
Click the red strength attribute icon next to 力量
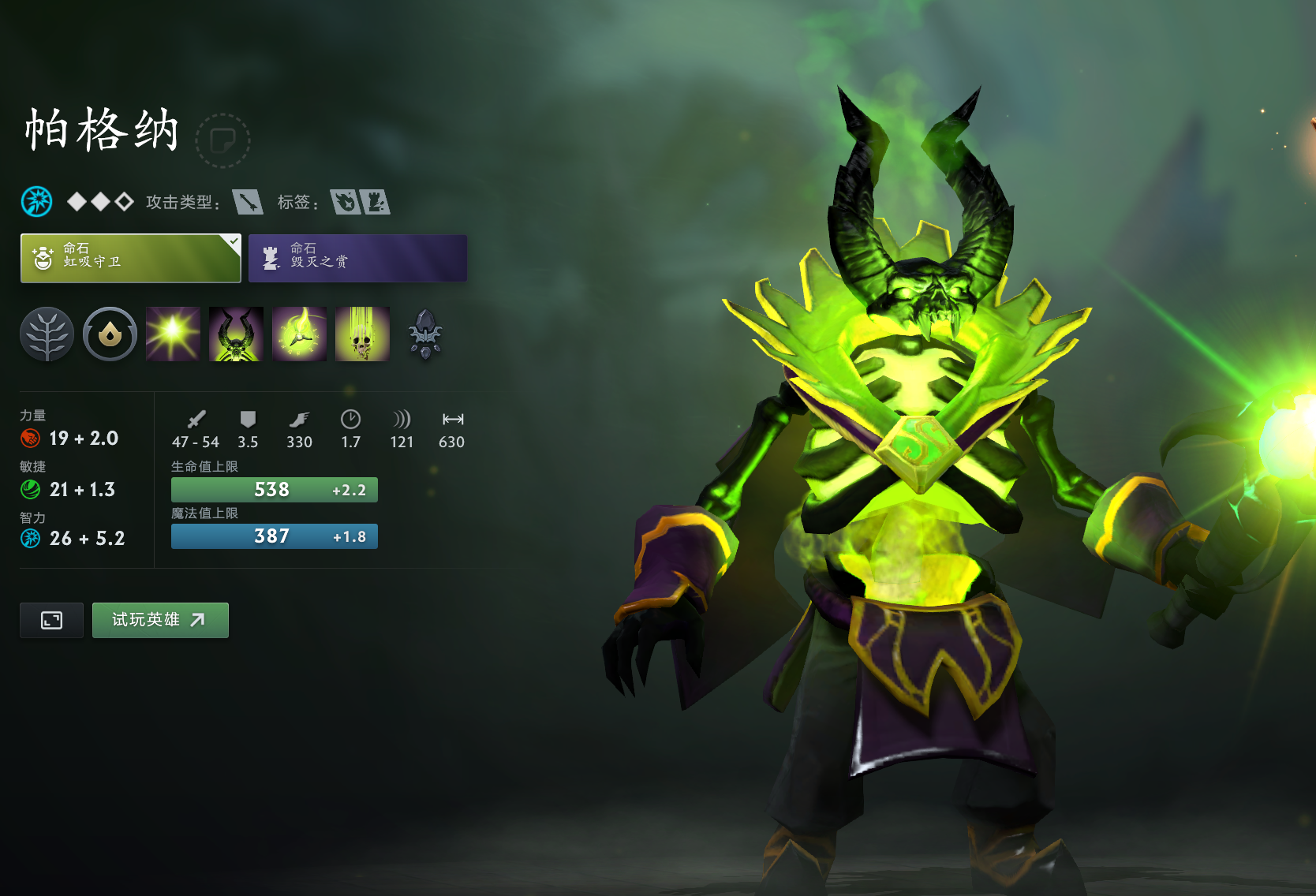pyautogui.click(x=29, y=439)
